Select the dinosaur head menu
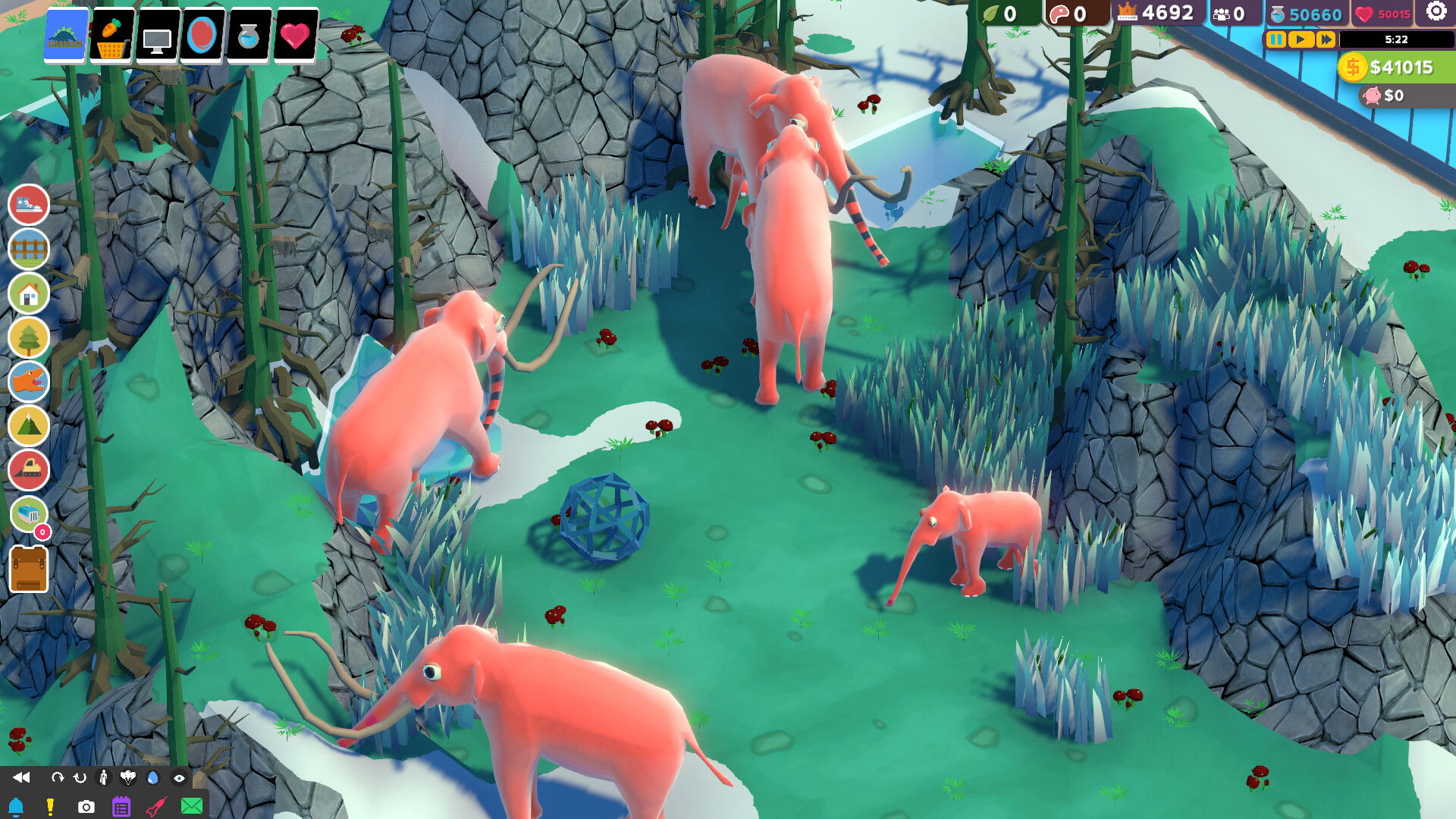1456x819 pixels. point(28,381)
